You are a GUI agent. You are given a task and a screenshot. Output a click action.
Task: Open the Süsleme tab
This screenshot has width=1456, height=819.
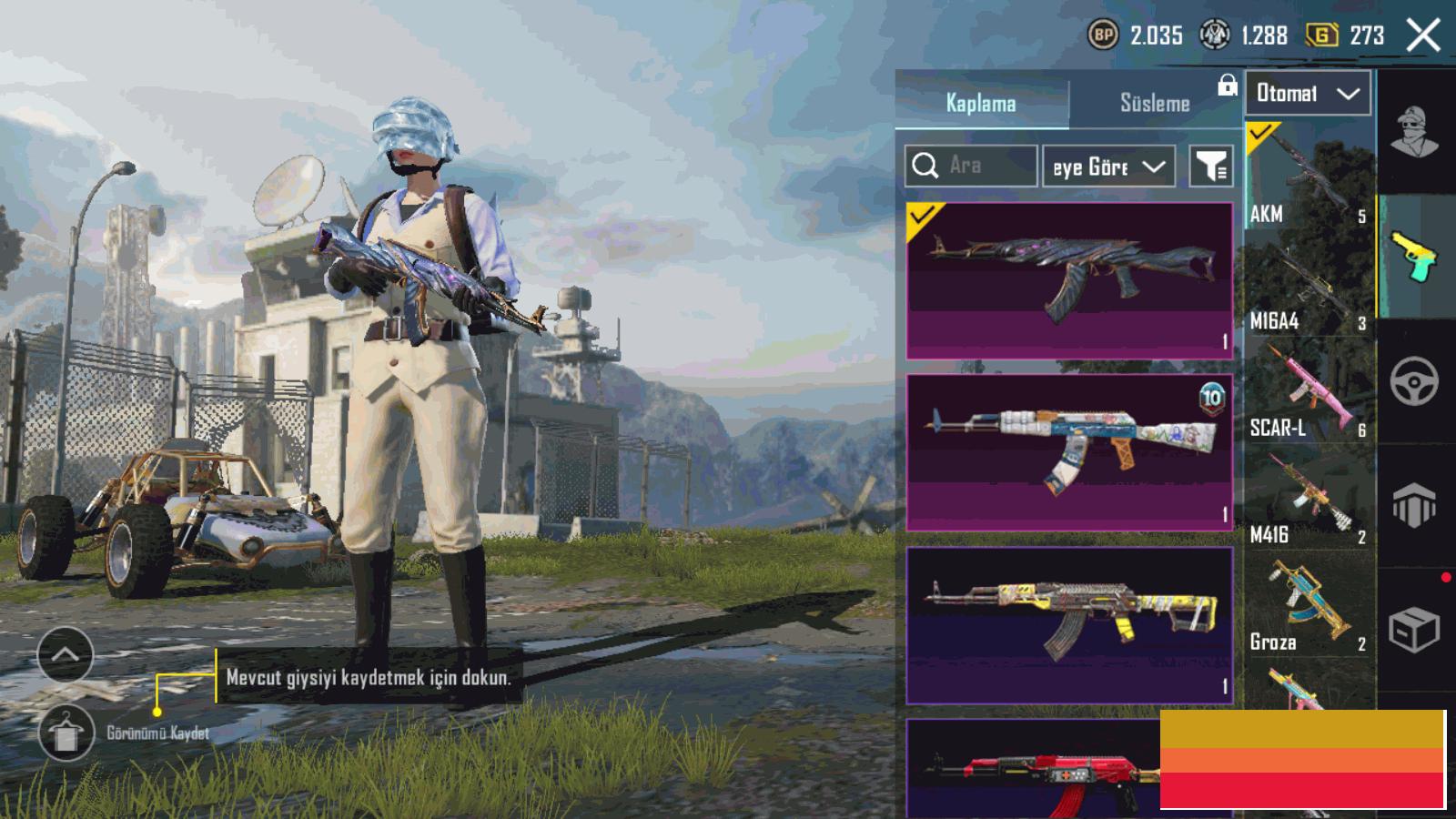[x=1154, y=103]
